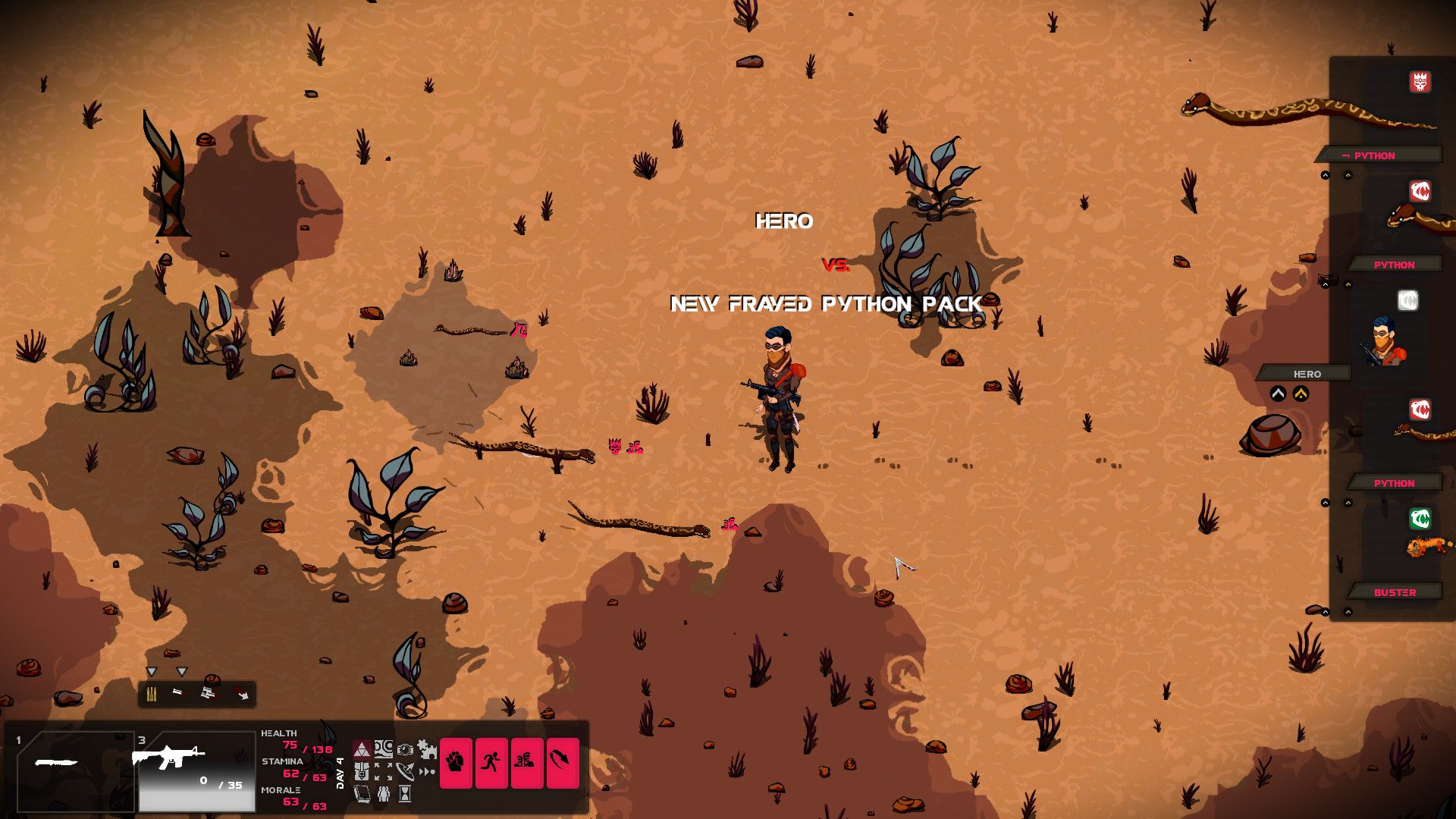This screenshot has width=1456, height=819.
Task: Click the fast-forward arrows icon
Action: click(x=428, y=772)
